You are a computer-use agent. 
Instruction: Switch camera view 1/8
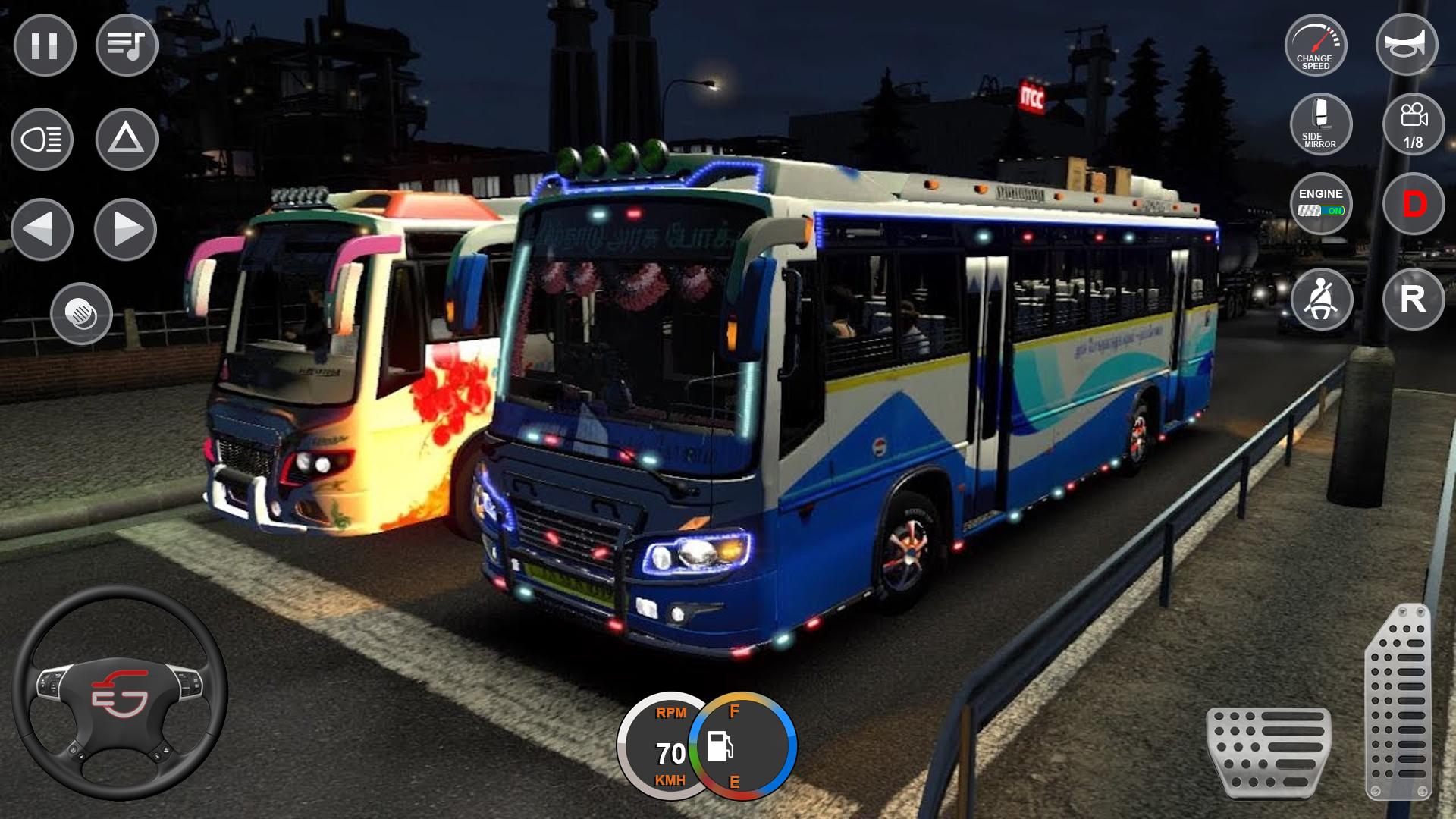(x=1413, y=124)
